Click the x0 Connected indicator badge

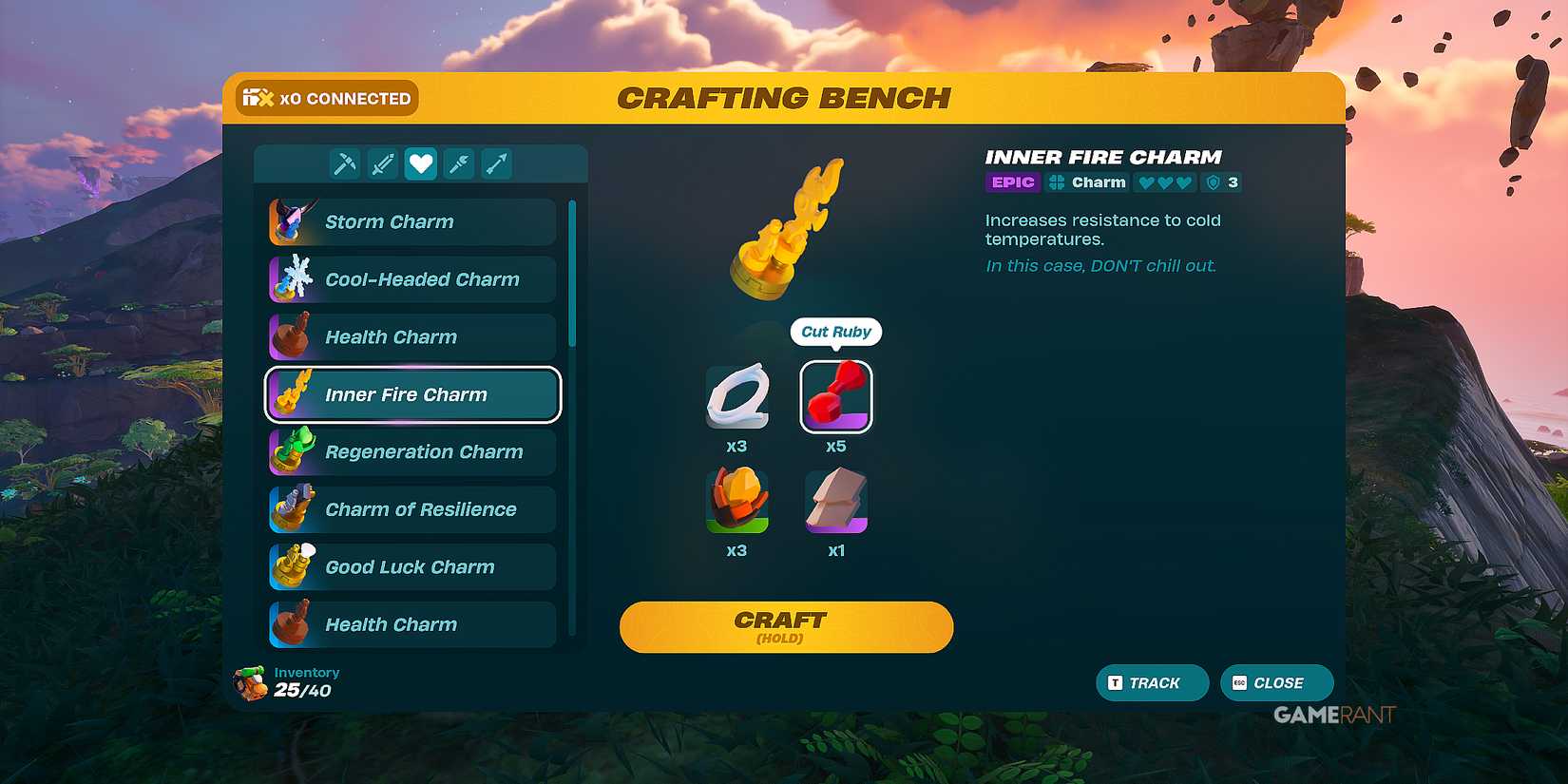coord(326,97)
